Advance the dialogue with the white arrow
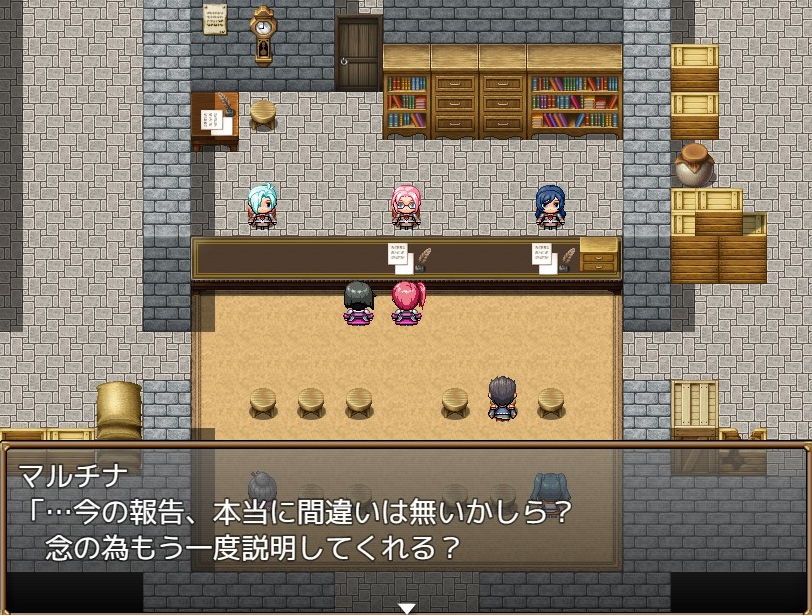Image resolution: width=812 pixels, height=615 pixels. point(406,607)
